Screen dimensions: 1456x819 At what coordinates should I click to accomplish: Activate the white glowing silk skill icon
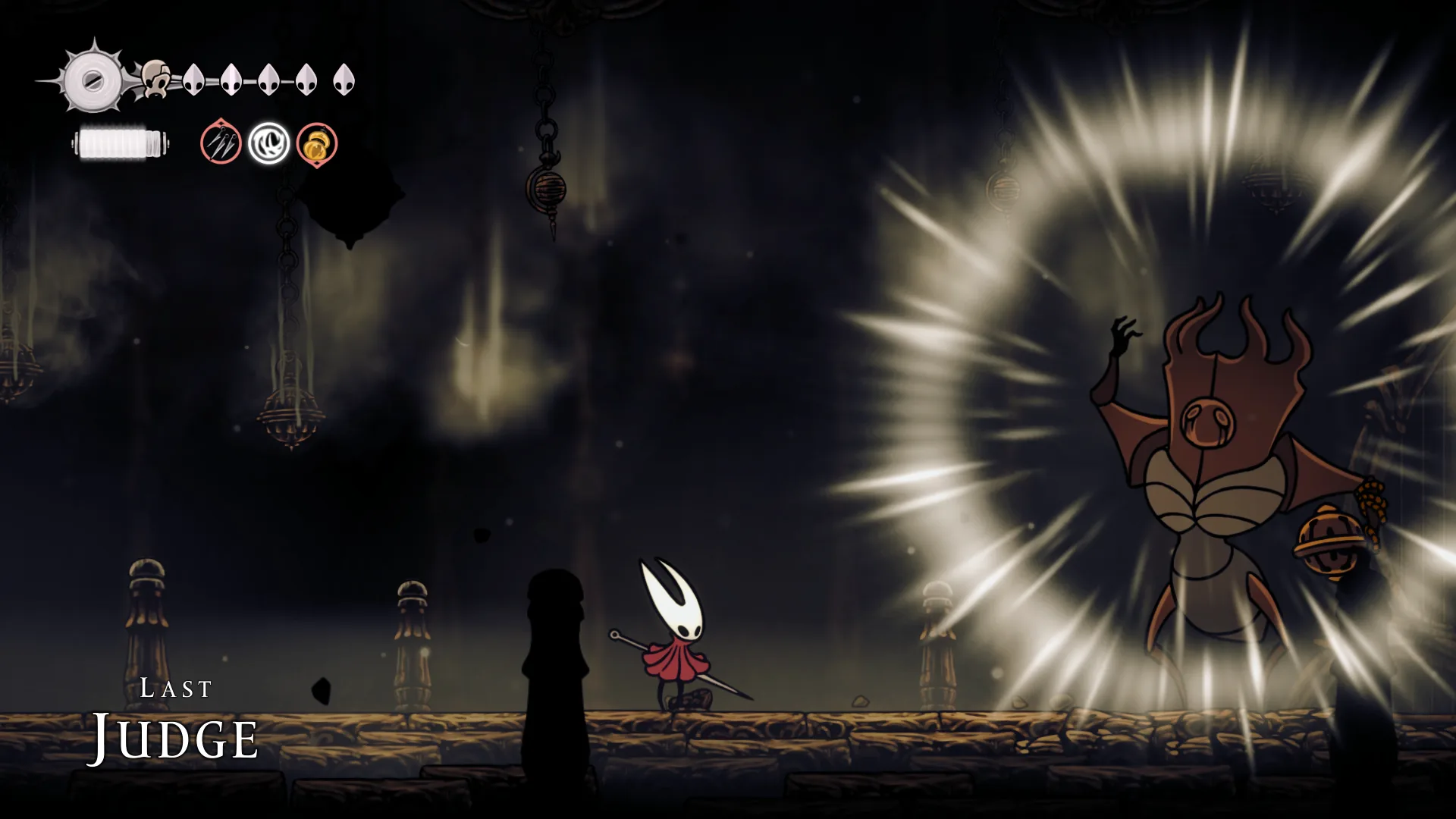coord(268,143)
